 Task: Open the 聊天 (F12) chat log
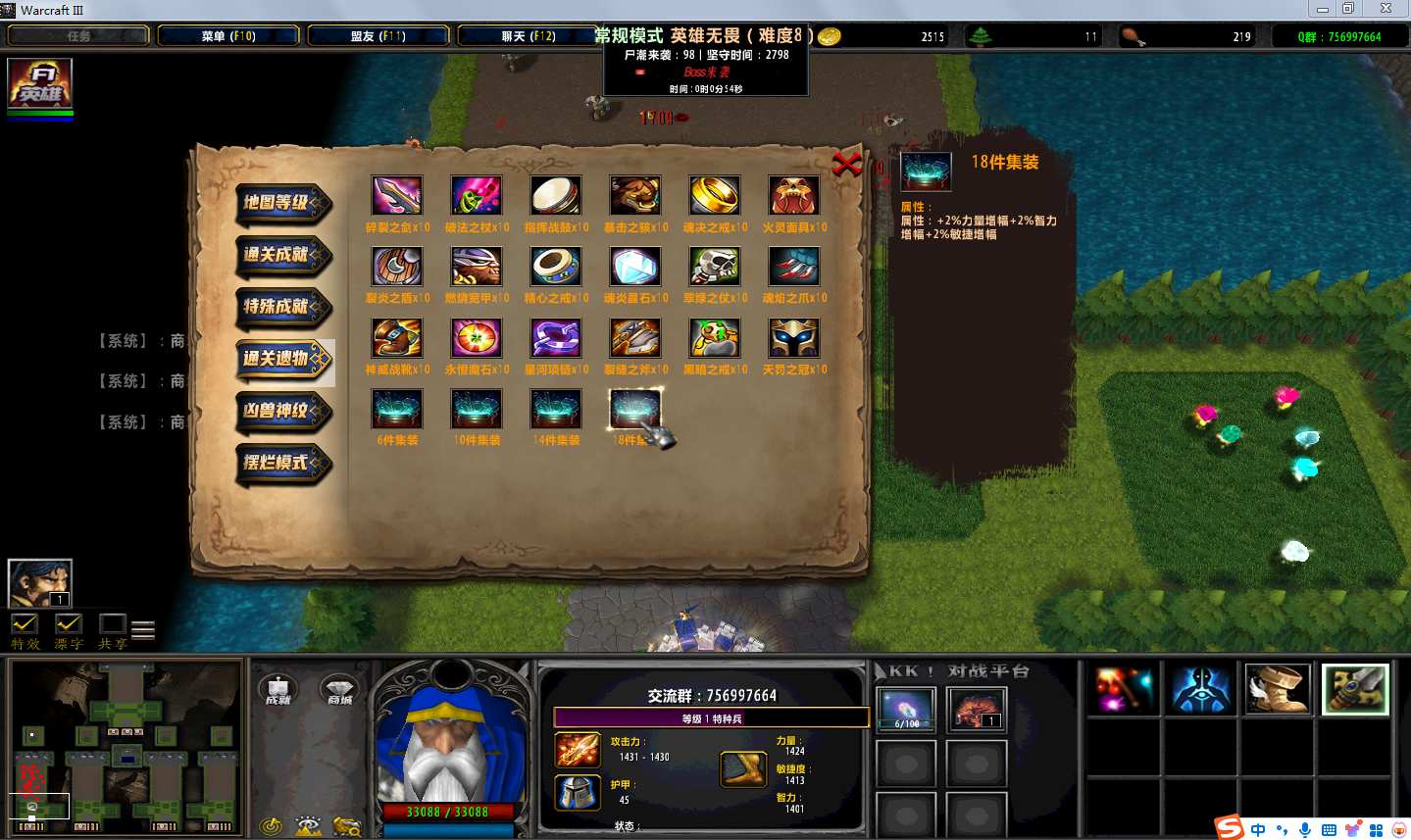pyautogui.click(x=529, y=36)
